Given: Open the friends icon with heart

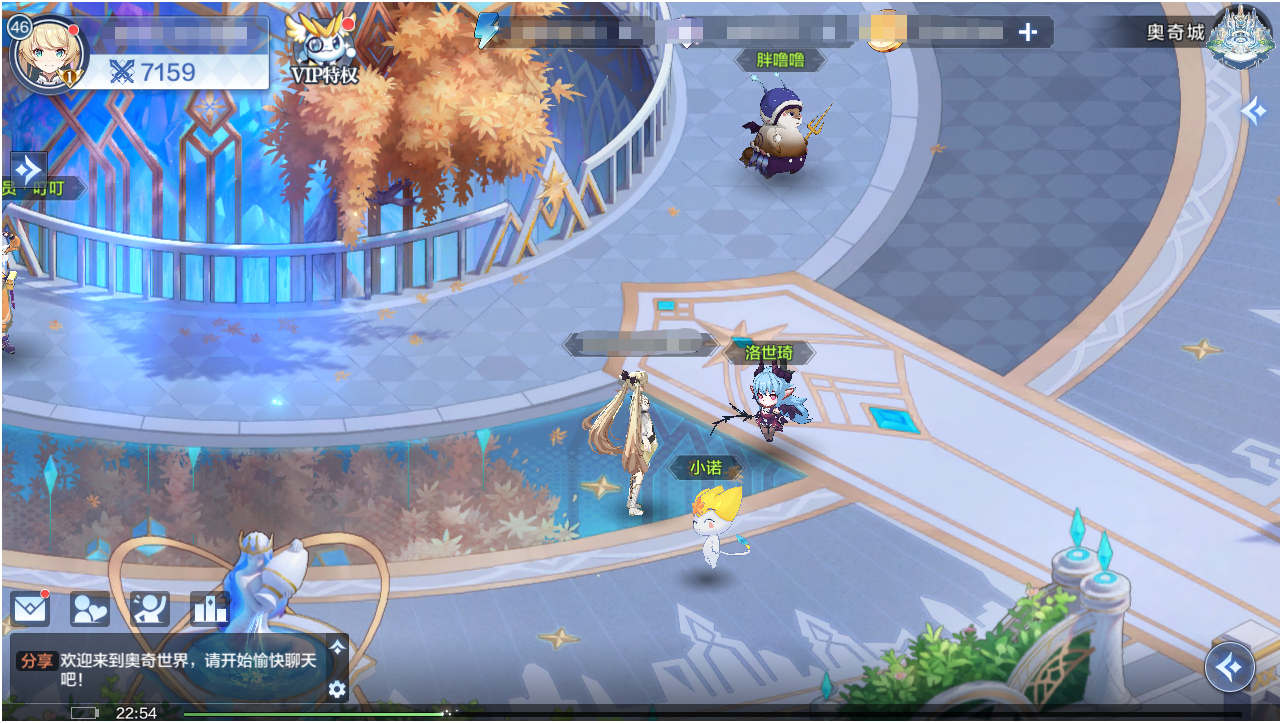Looking at the screenshot, I should [90, 608].
